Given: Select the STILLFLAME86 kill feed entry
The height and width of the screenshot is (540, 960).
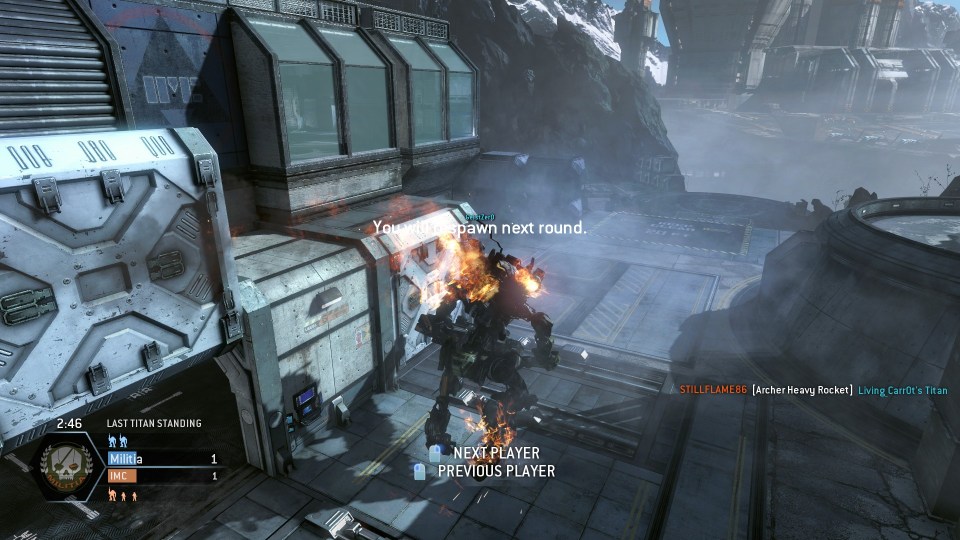Looking at the screenshot, I should (713, 390).
